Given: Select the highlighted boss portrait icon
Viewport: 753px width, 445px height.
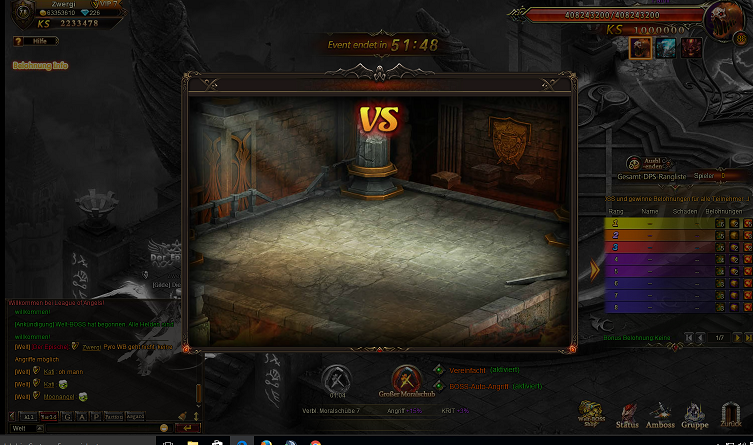Looking at the screenshot, I should [641, 48].
